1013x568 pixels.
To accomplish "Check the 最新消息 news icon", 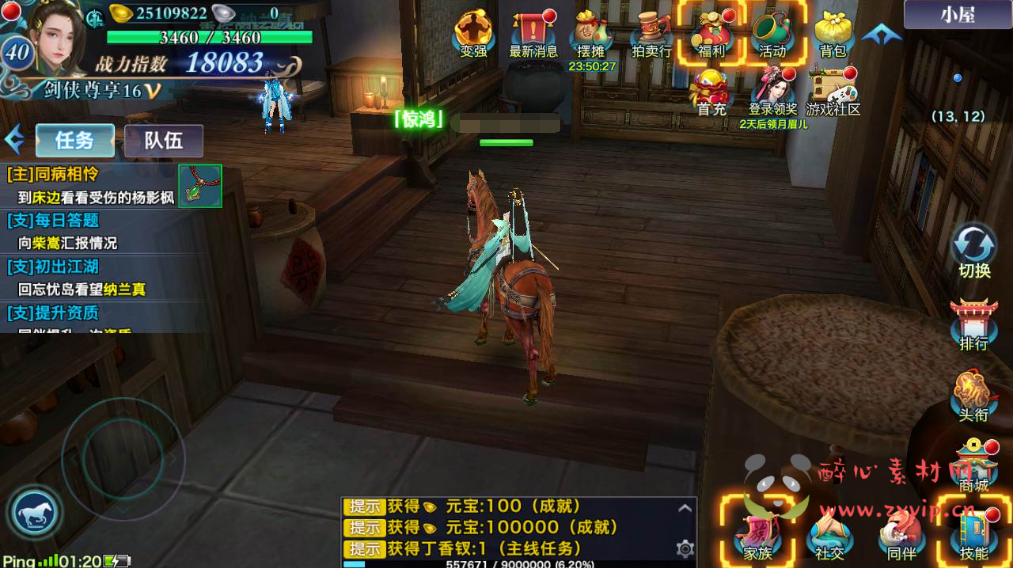I will (533, 33).
